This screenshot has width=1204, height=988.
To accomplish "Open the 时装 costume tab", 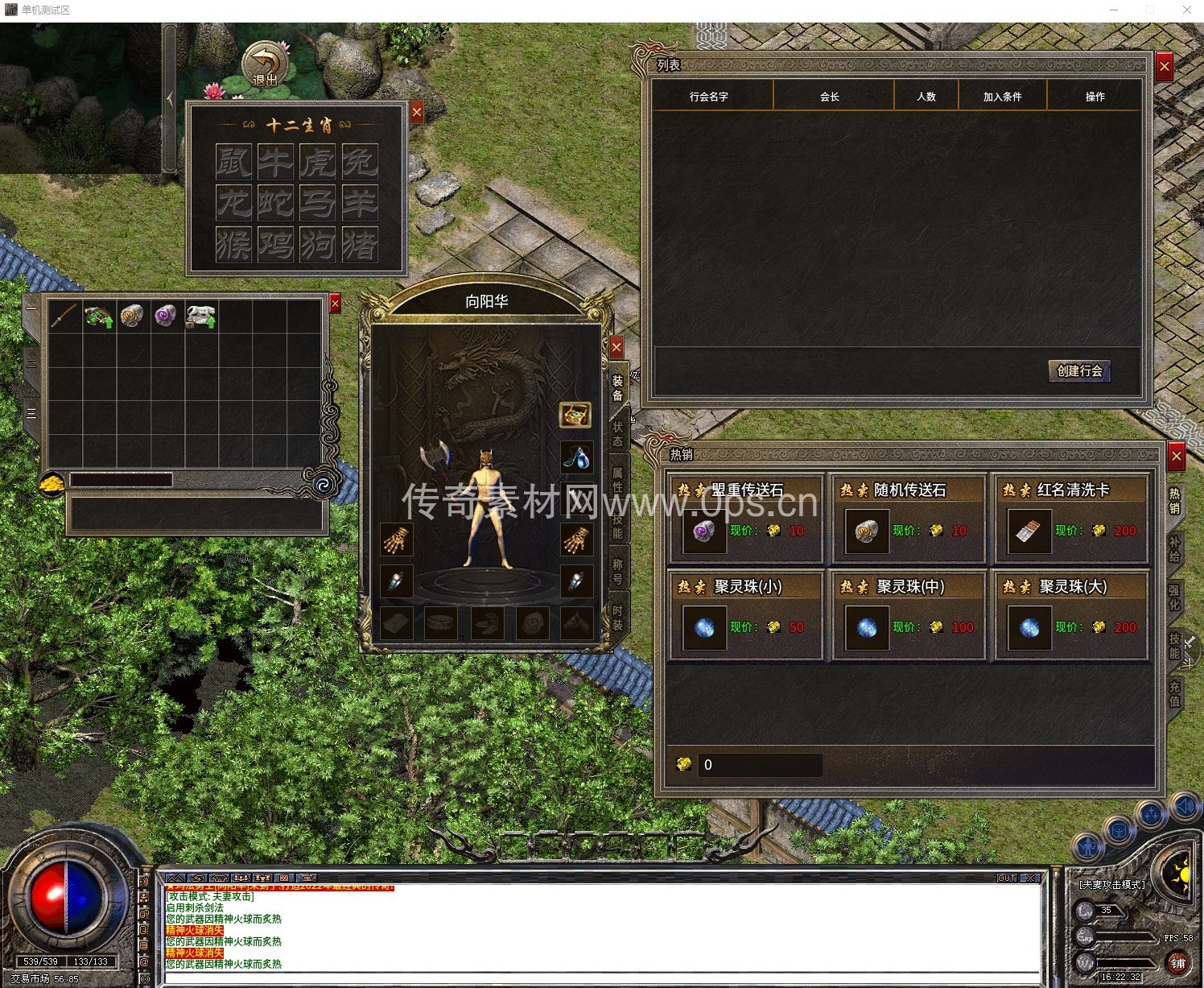I will tap(617, 616).
